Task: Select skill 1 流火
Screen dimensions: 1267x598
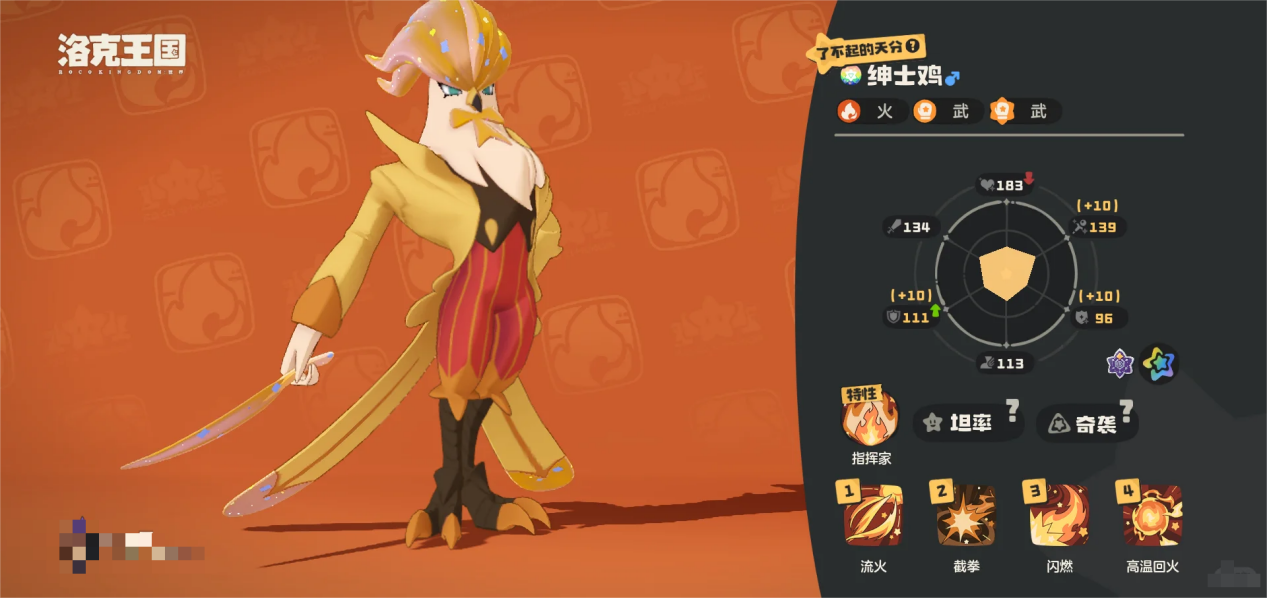Action: point(873,517)
